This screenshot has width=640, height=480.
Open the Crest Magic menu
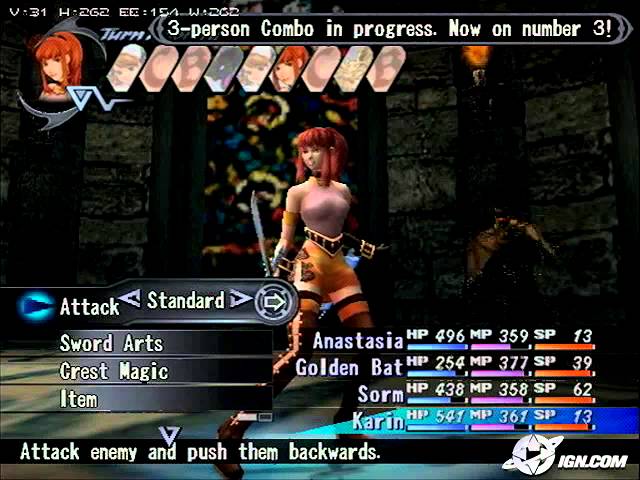tap(113, 371)
